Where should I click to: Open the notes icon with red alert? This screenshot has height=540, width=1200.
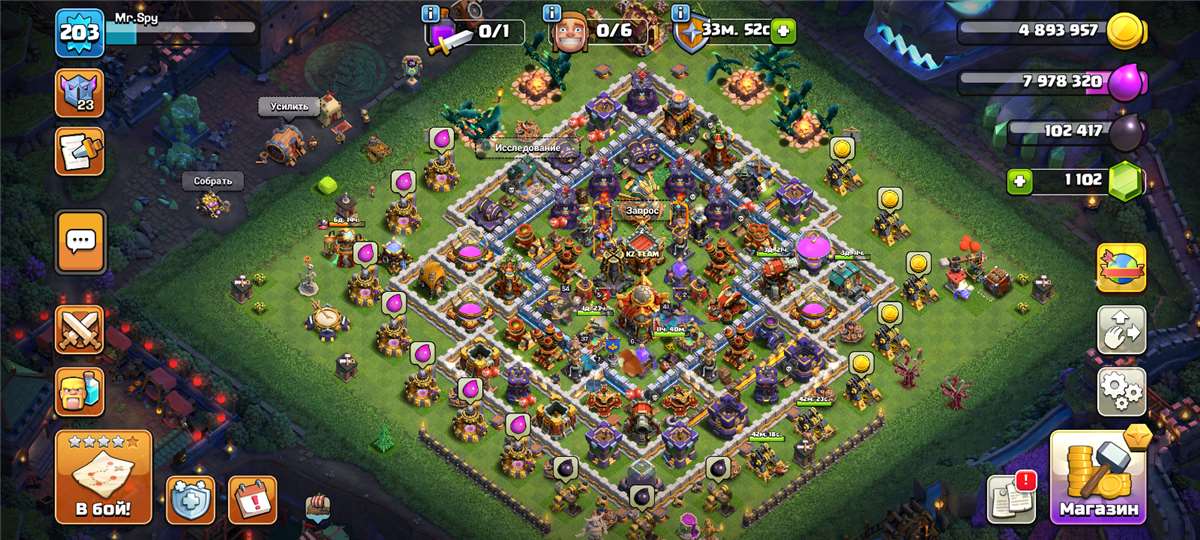click(x=1011, y=498)
